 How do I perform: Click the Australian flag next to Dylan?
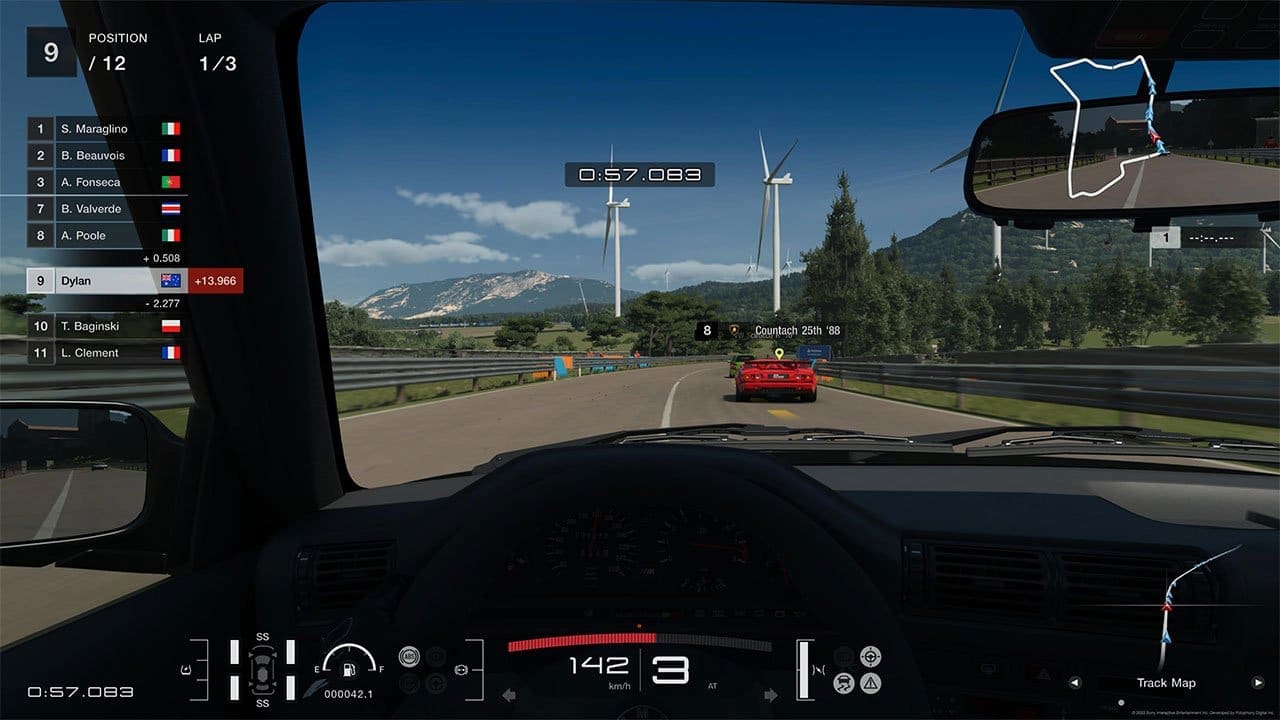point(167,281)
